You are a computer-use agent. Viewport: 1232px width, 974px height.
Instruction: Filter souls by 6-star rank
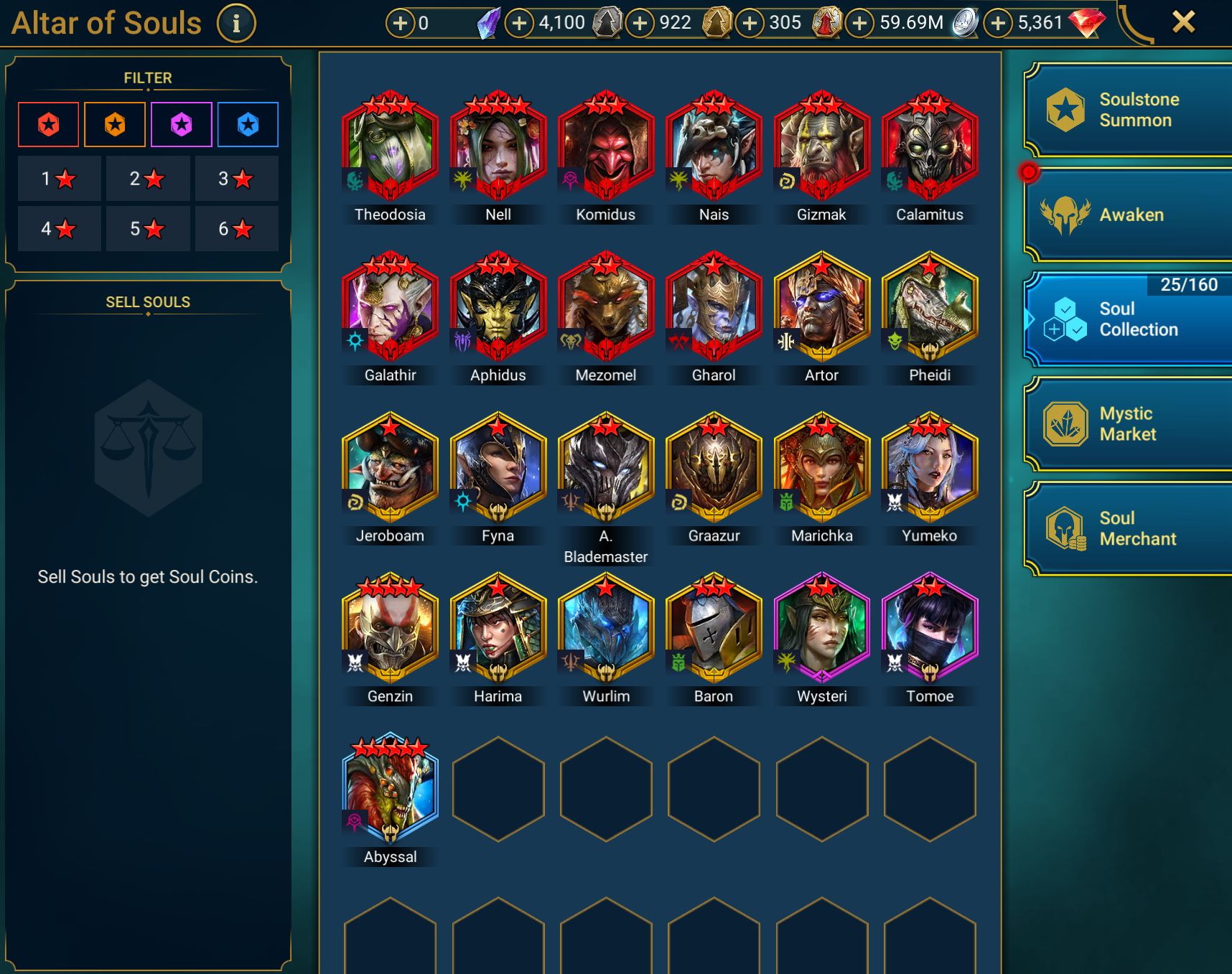pyautogui.click(x=236, y=229)
